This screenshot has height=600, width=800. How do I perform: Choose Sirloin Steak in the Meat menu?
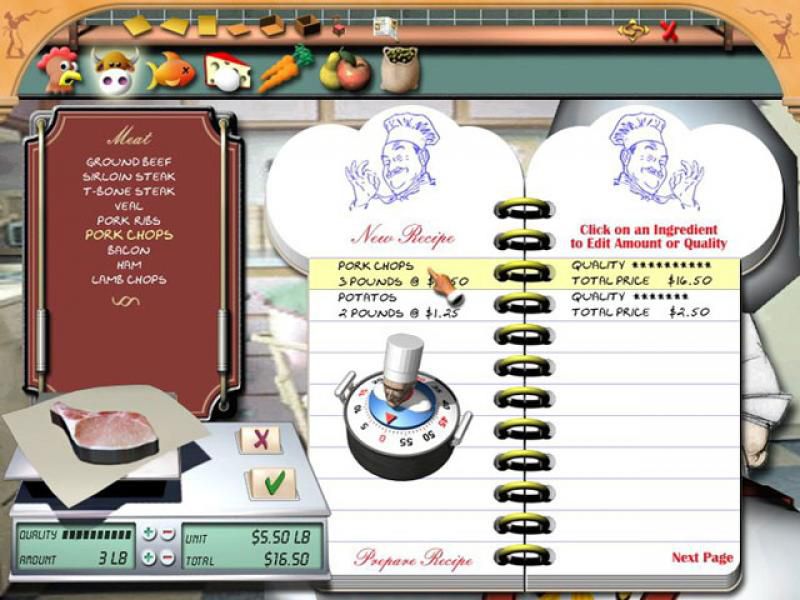click(128, 177)
